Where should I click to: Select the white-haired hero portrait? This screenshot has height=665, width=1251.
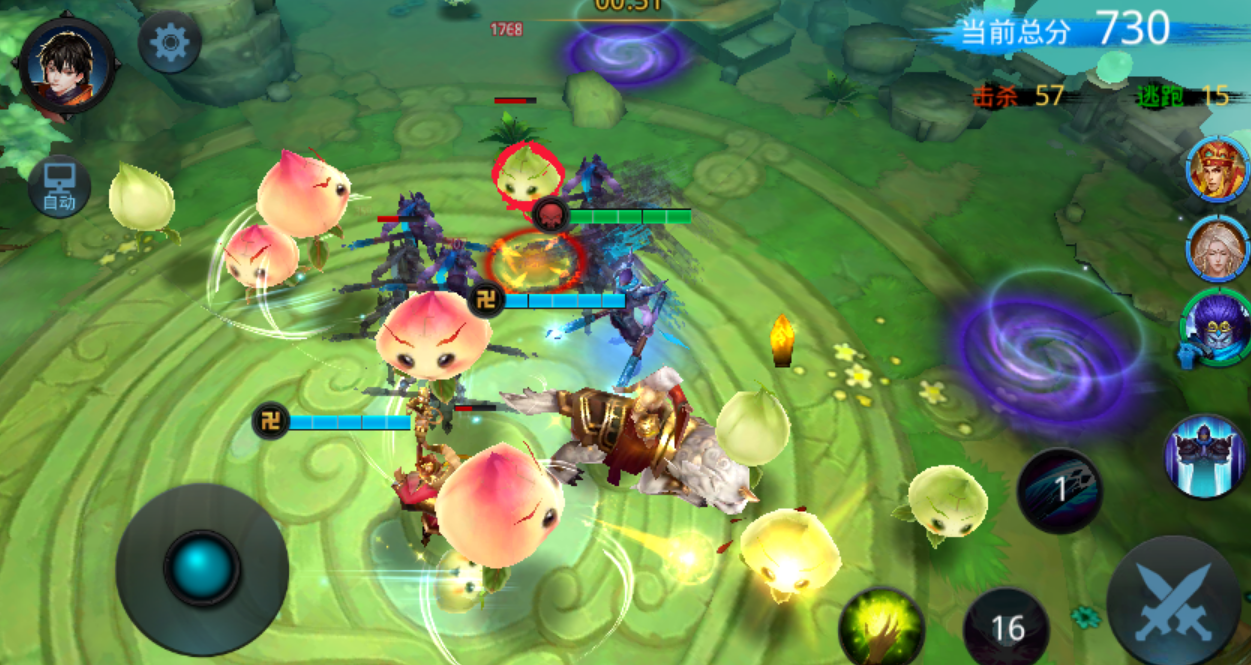click(1217, 246)
